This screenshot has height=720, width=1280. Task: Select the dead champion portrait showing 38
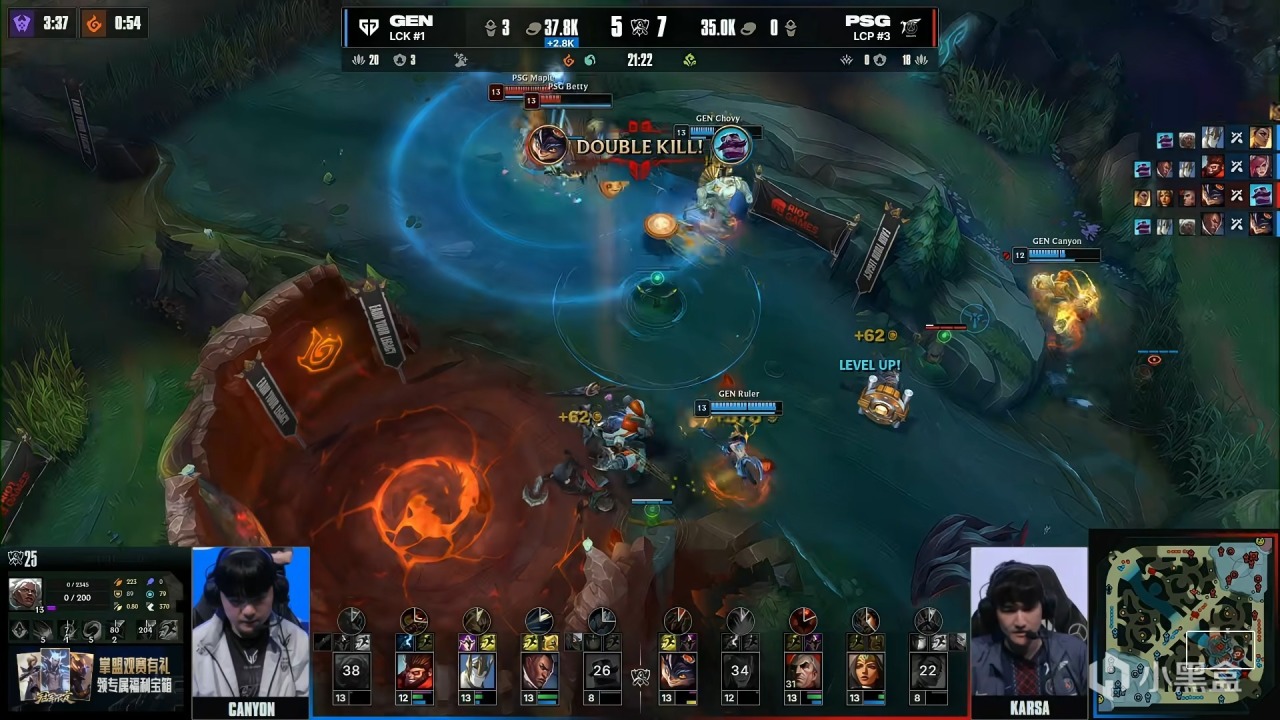pos(351,670)
